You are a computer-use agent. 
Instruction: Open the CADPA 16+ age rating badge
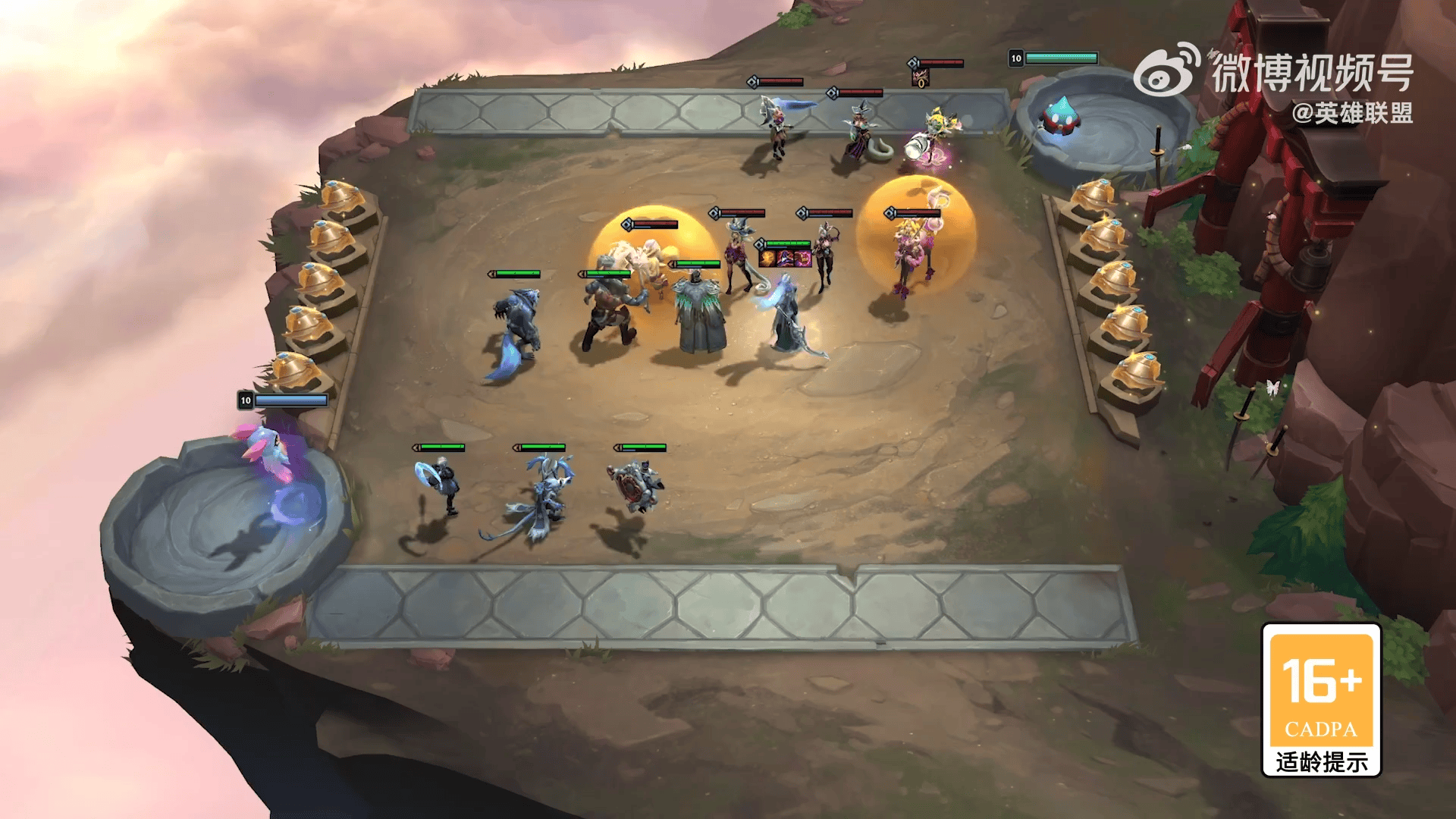1320,699
